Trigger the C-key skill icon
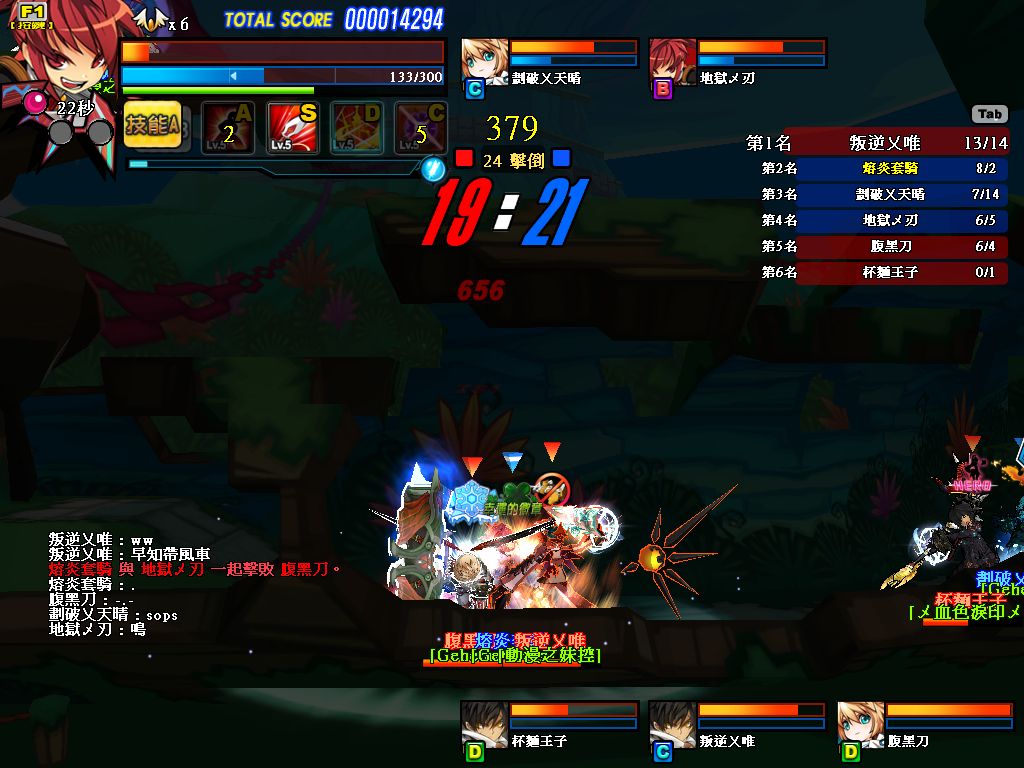Screen dimensions: 1024x768 pyautogui.click(x=420, y=128)
